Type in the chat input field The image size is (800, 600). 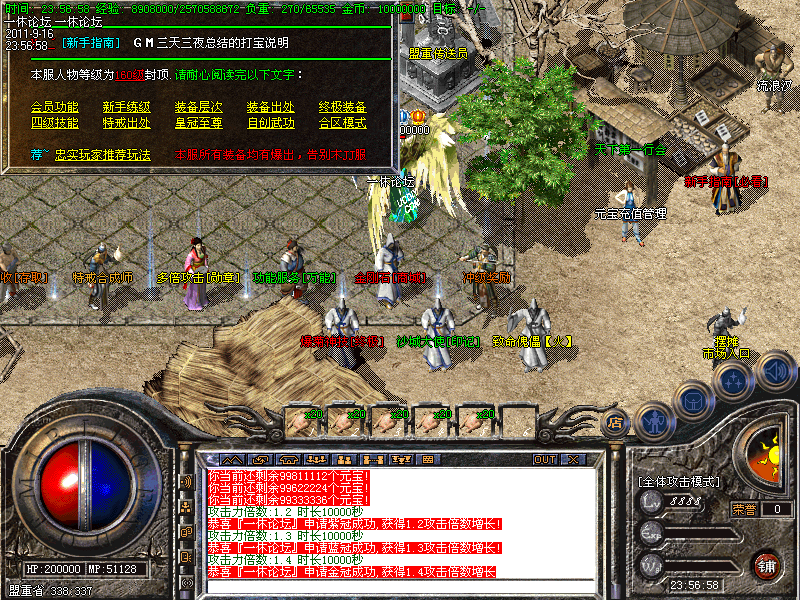coord(400,584)
